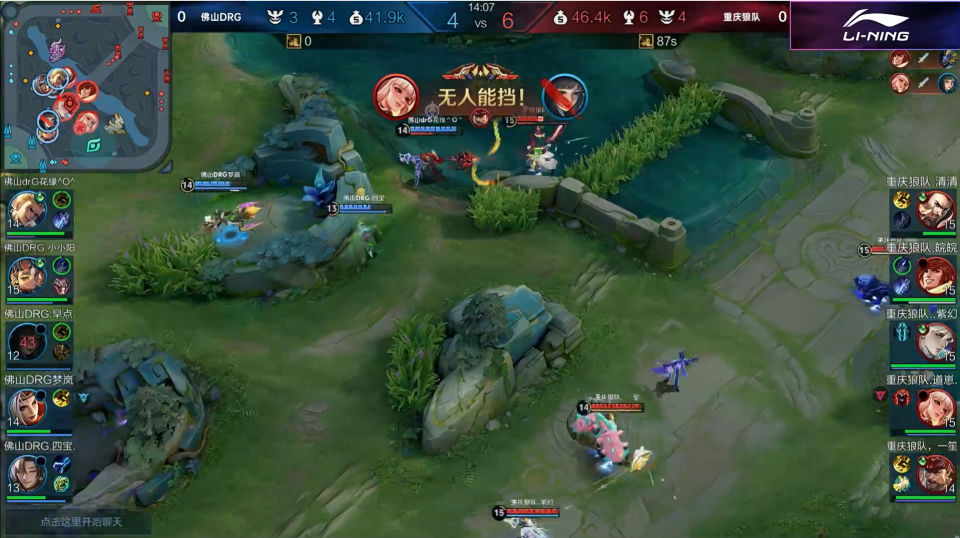
Task: Open the chat box "点击这里开始聊天"
Action: pyautogui.click(x=79, y=521)
